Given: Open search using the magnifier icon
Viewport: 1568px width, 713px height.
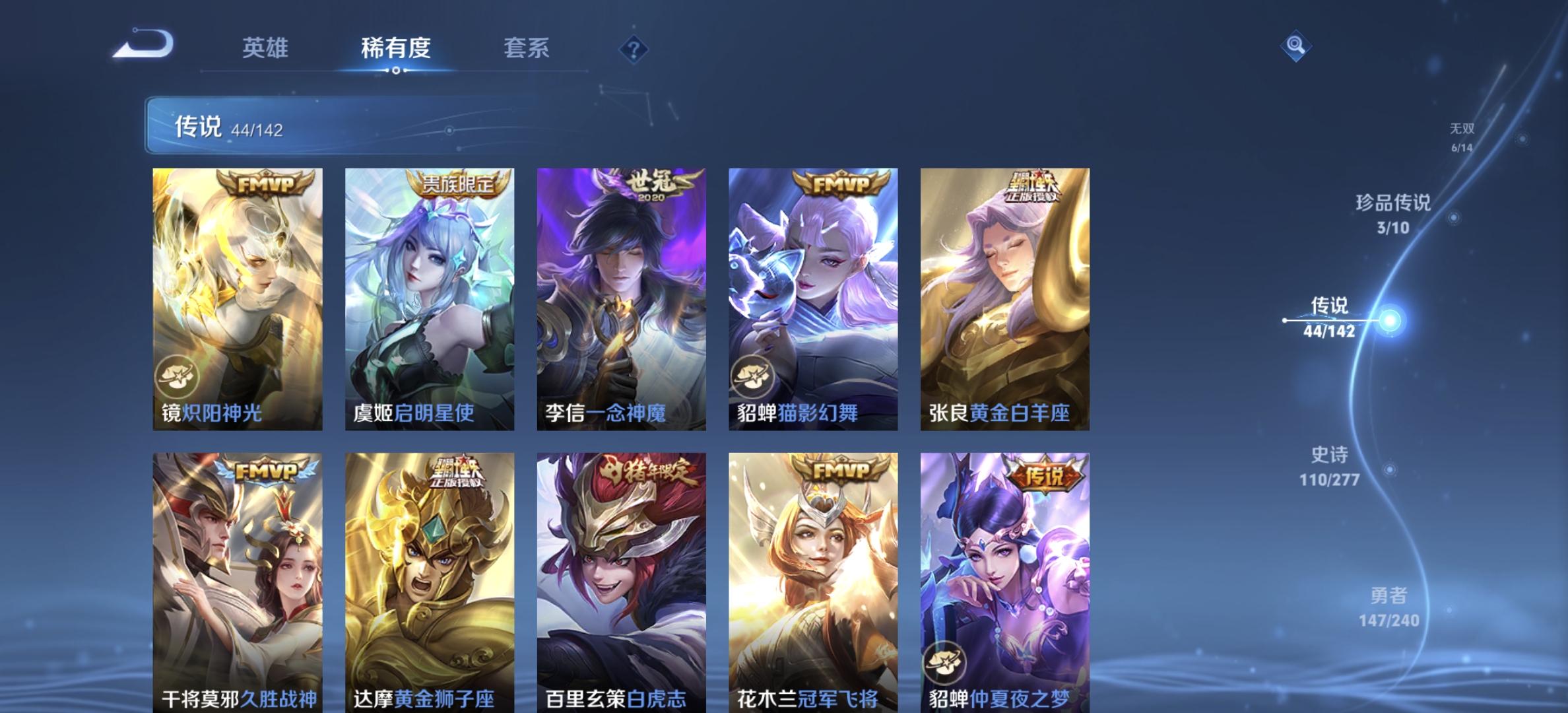Looking at the screenshot, I should (1296, 46).
